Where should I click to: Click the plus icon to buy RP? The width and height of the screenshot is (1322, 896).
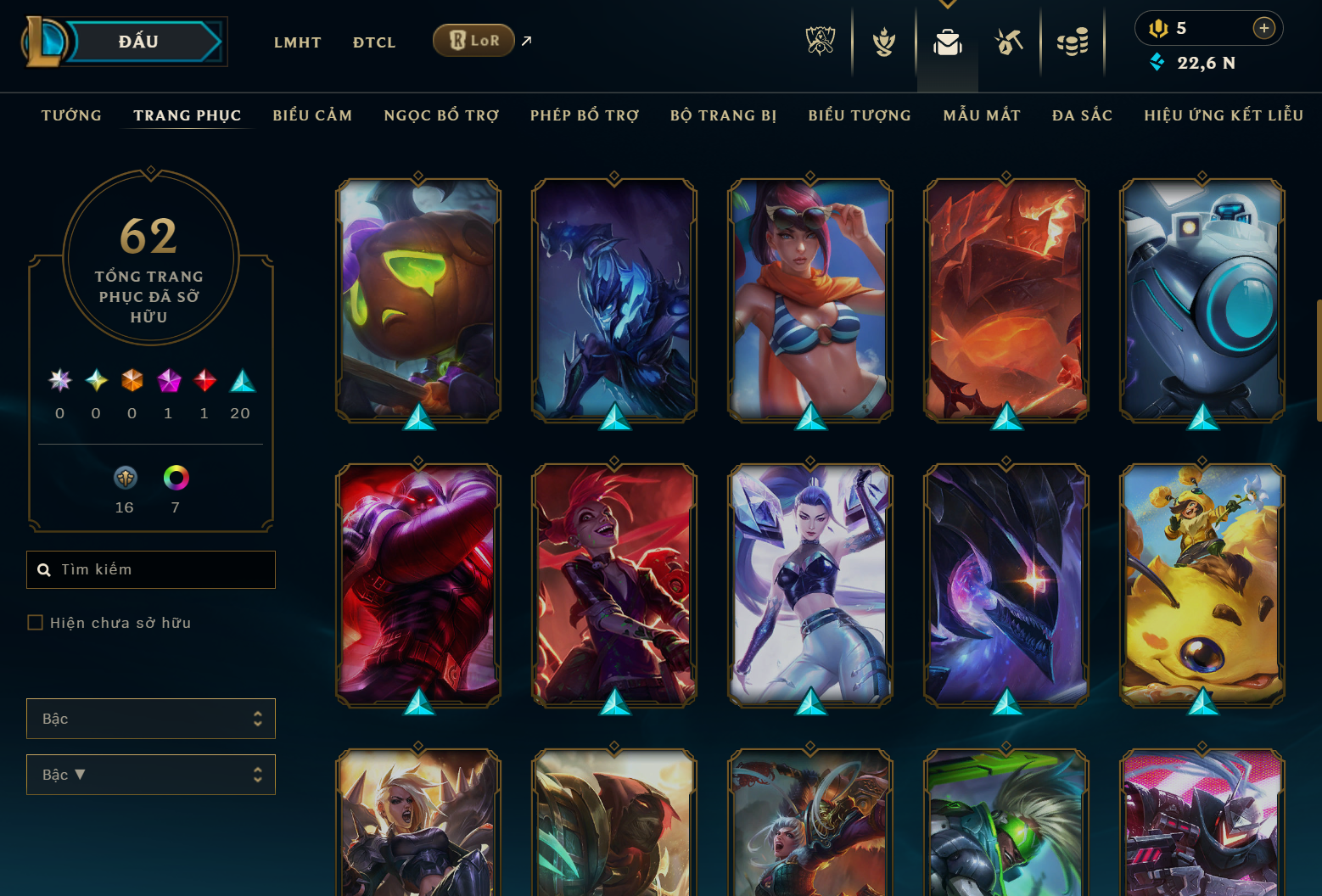[x=1265, y=28]
